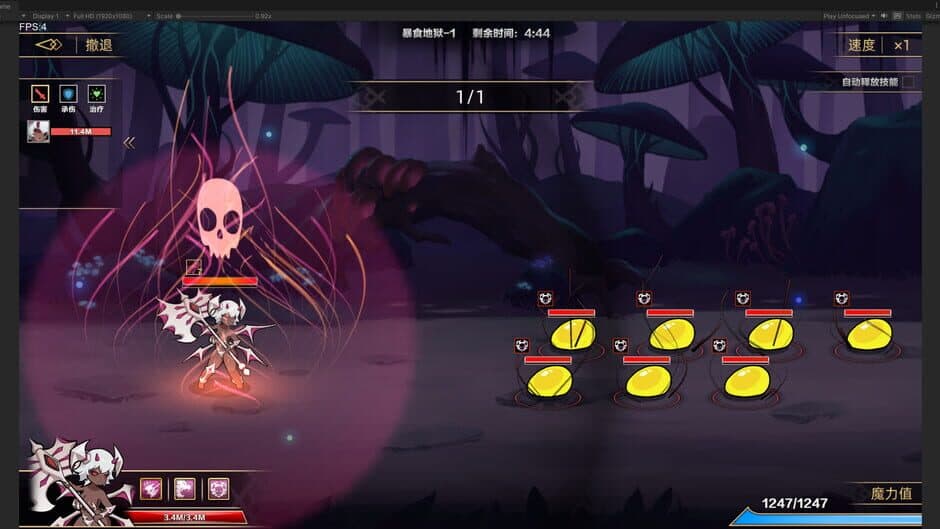940x529 pixels.
Task: Collapse the stats panel with the double-arrow
Action: 128,143
